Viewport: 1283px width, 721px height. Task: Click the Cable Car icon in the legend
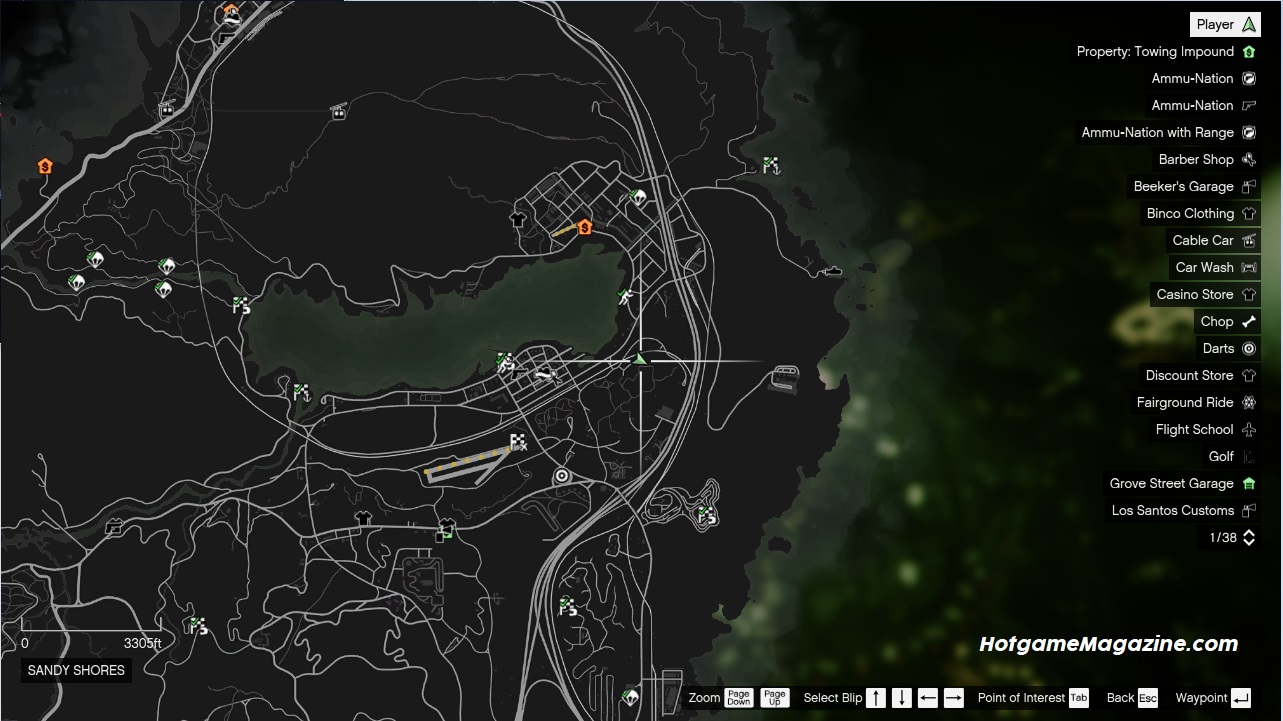1246,240
